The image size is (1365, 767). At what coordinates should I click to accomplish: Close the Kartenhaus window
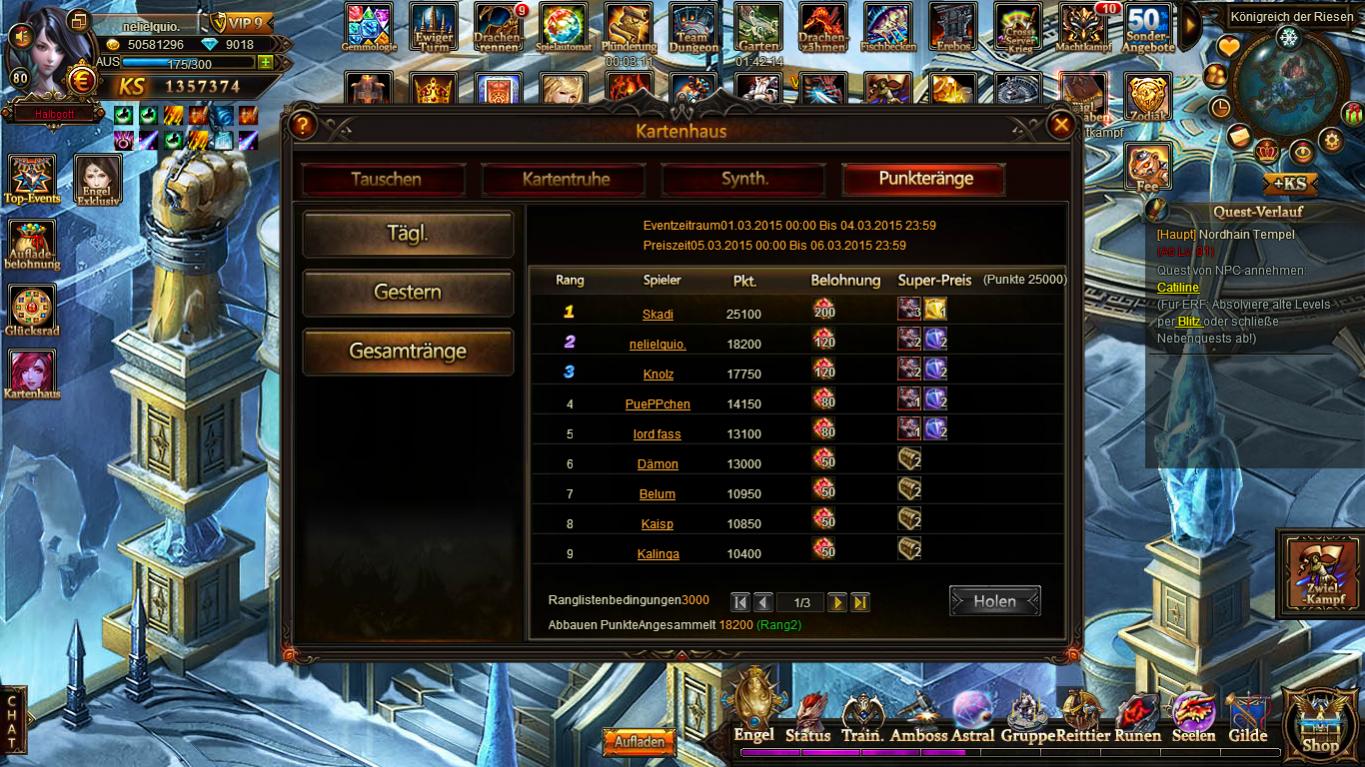(x=1059, y=125)
